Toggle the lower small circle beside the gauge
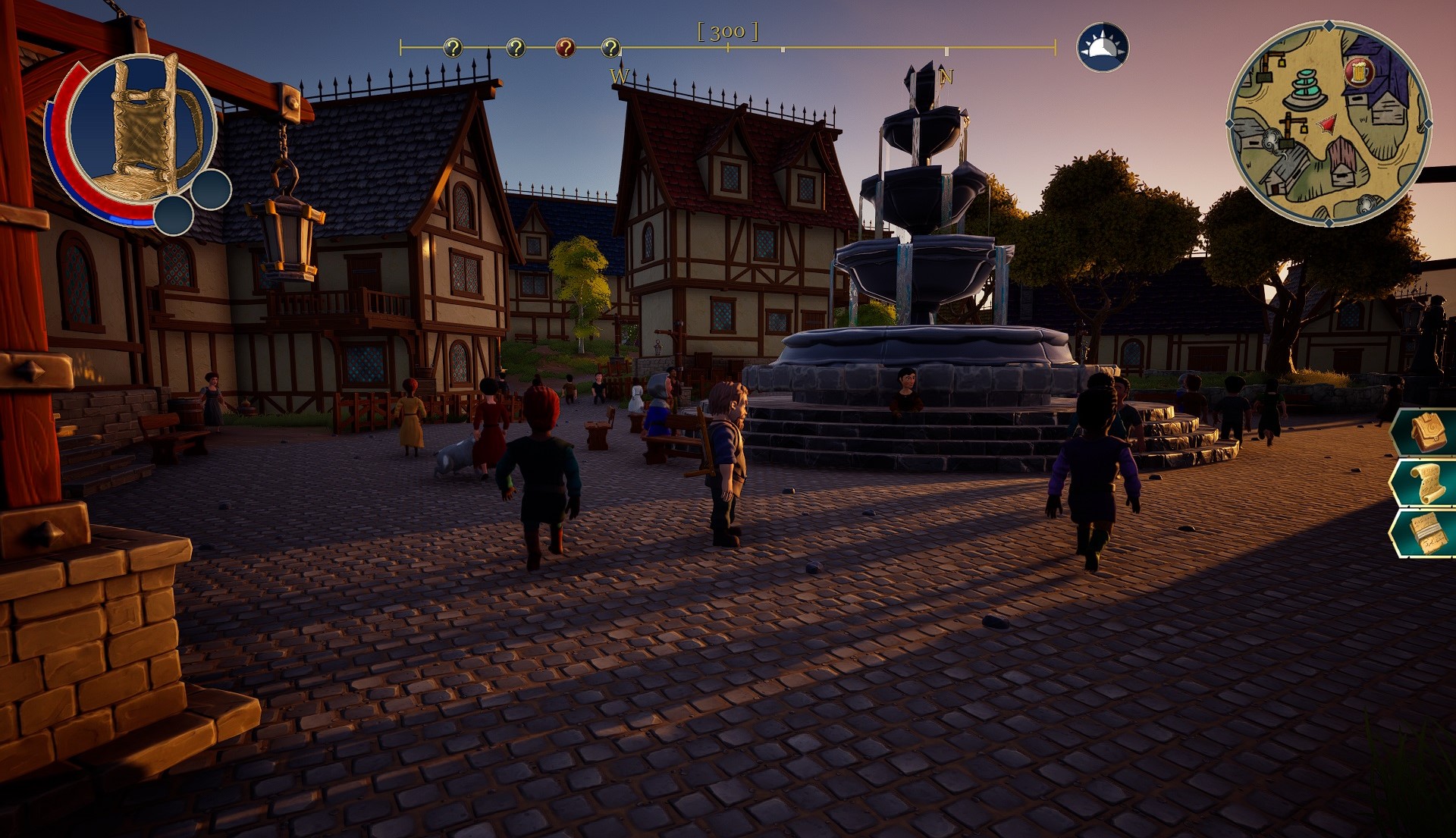Image resolution: width=1456 pixels, height=838 pixels. pyautogui.click(x=174, y=215)
